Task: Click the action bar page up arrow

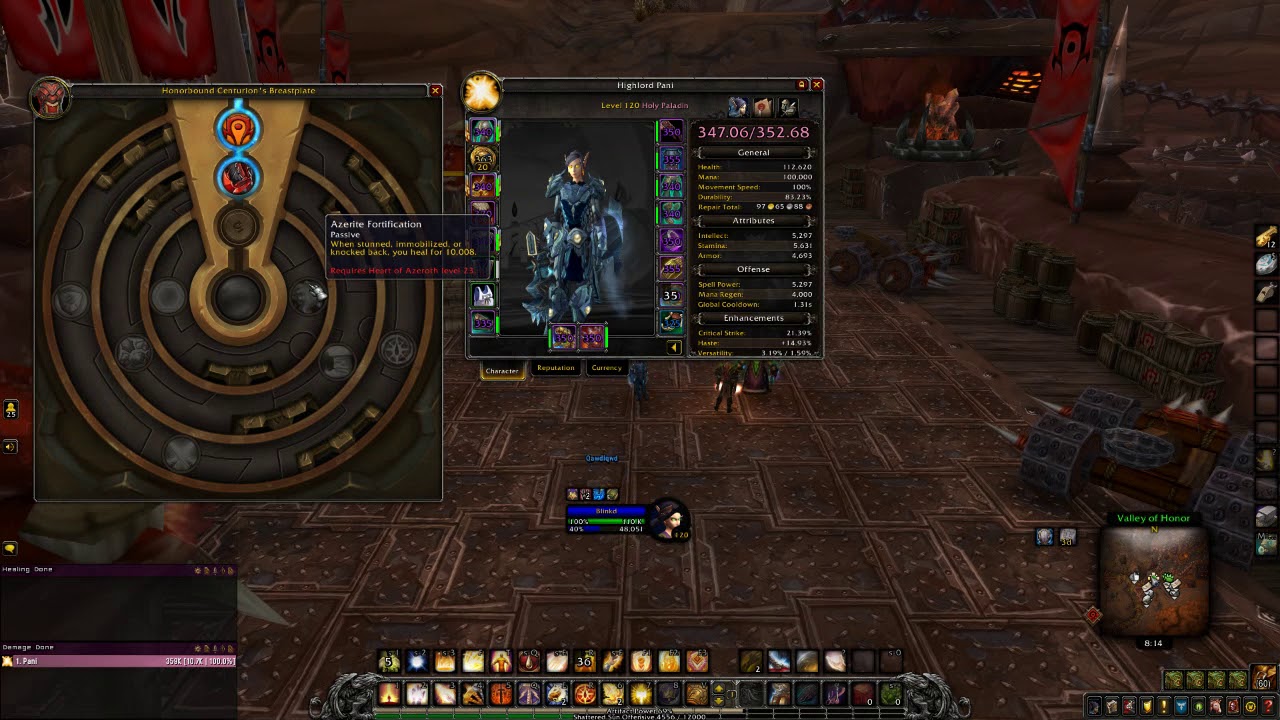Action: 718,688
